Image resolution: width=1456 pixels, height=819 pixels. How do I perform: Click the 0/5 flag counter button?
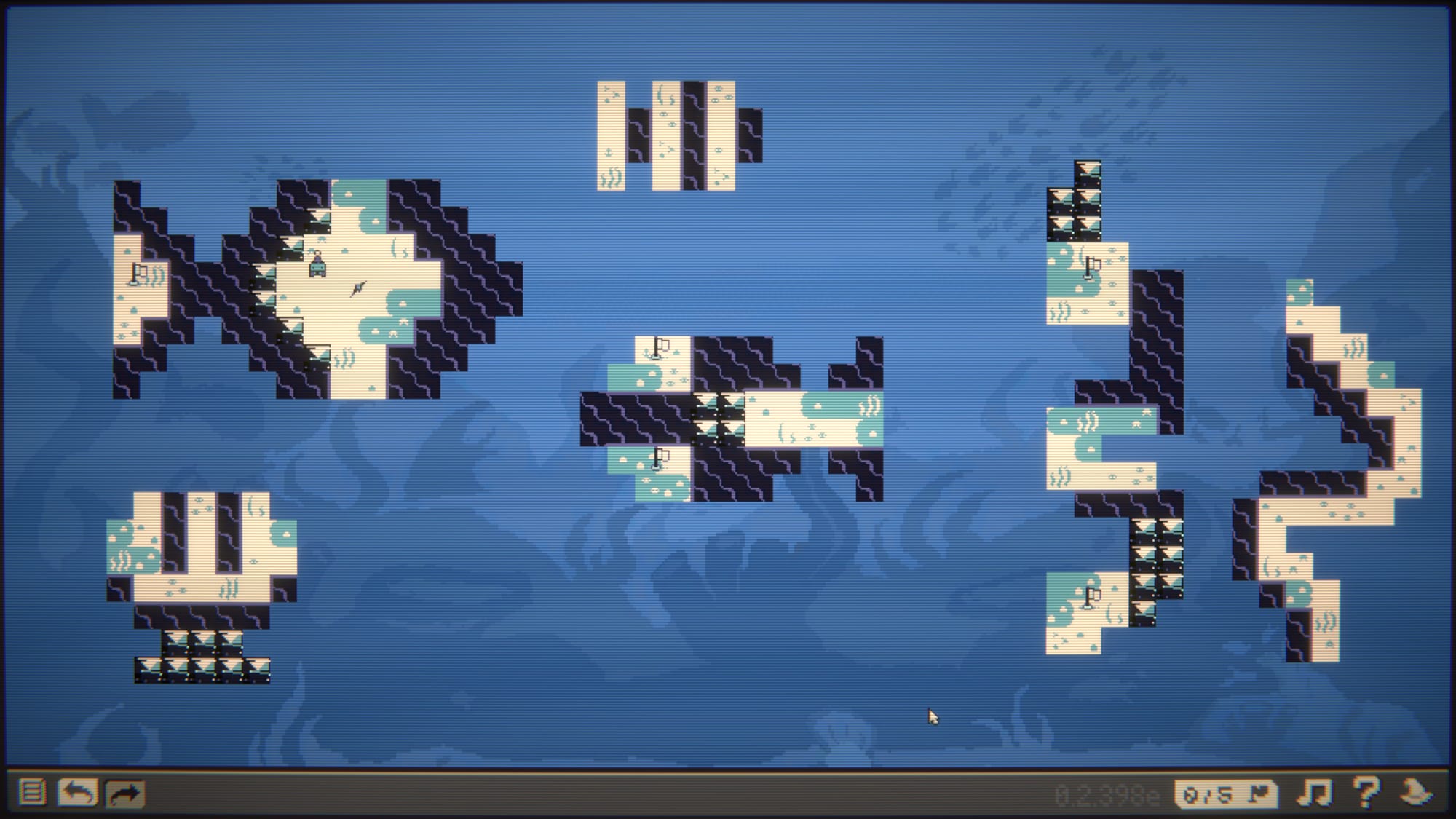click(x=1226, y=794)
